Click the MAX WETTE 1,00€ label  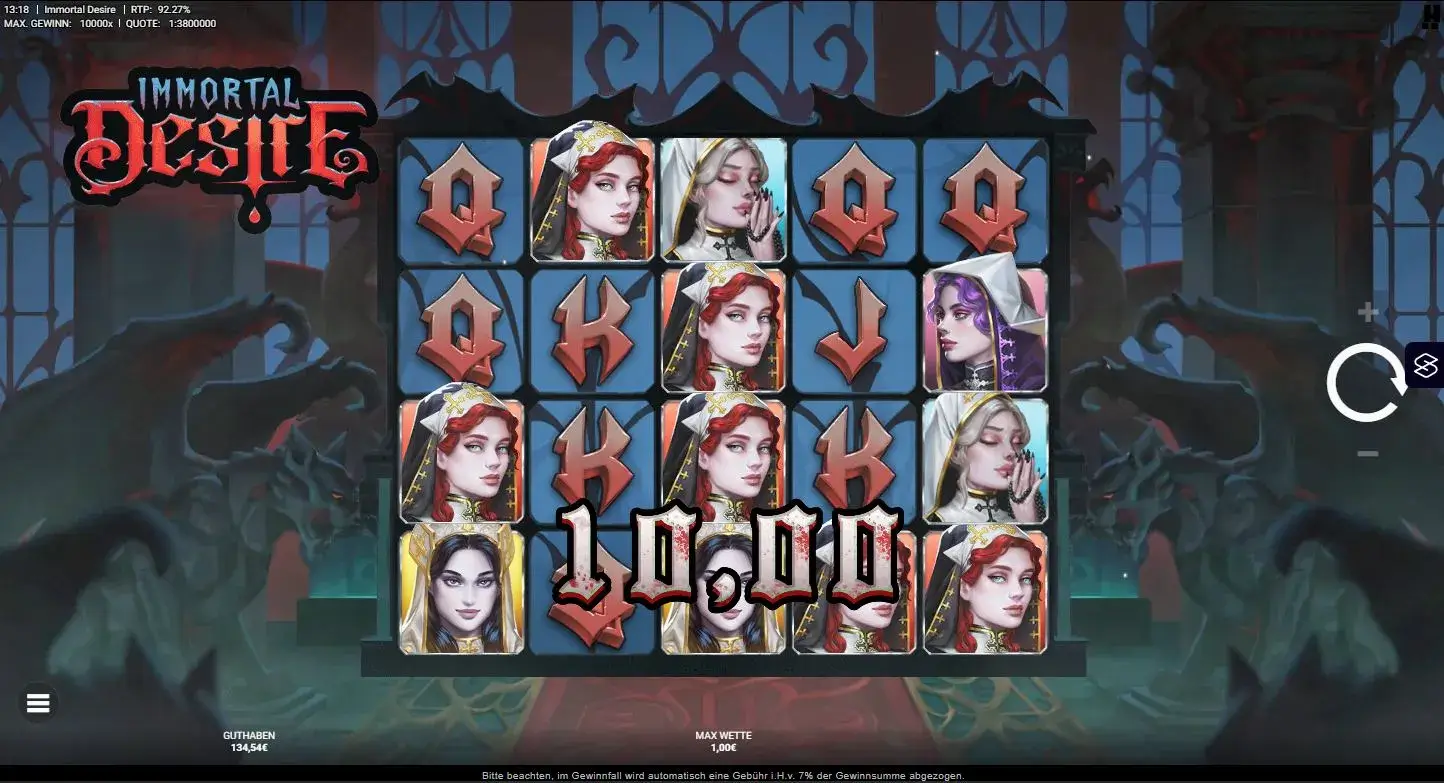pyautogui.click(x=721, y=740)
